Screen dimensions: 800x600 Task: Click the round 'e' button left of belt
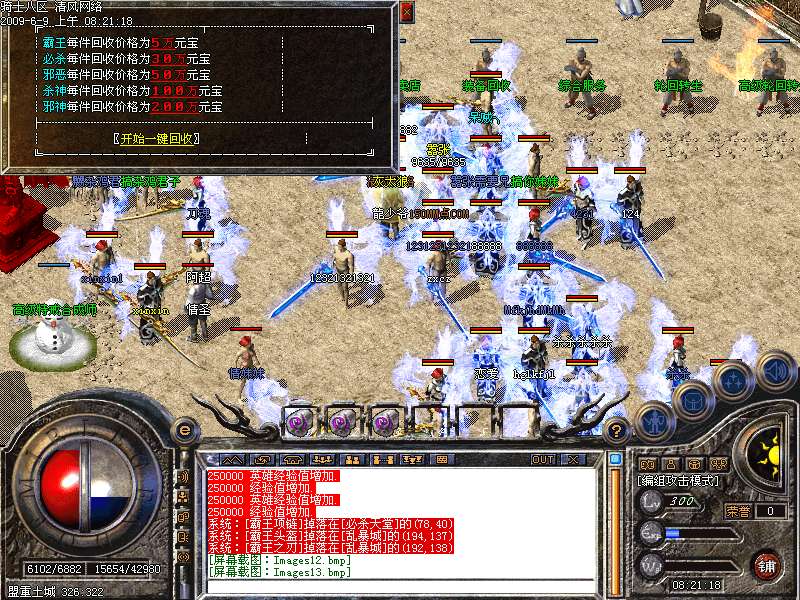184,430
